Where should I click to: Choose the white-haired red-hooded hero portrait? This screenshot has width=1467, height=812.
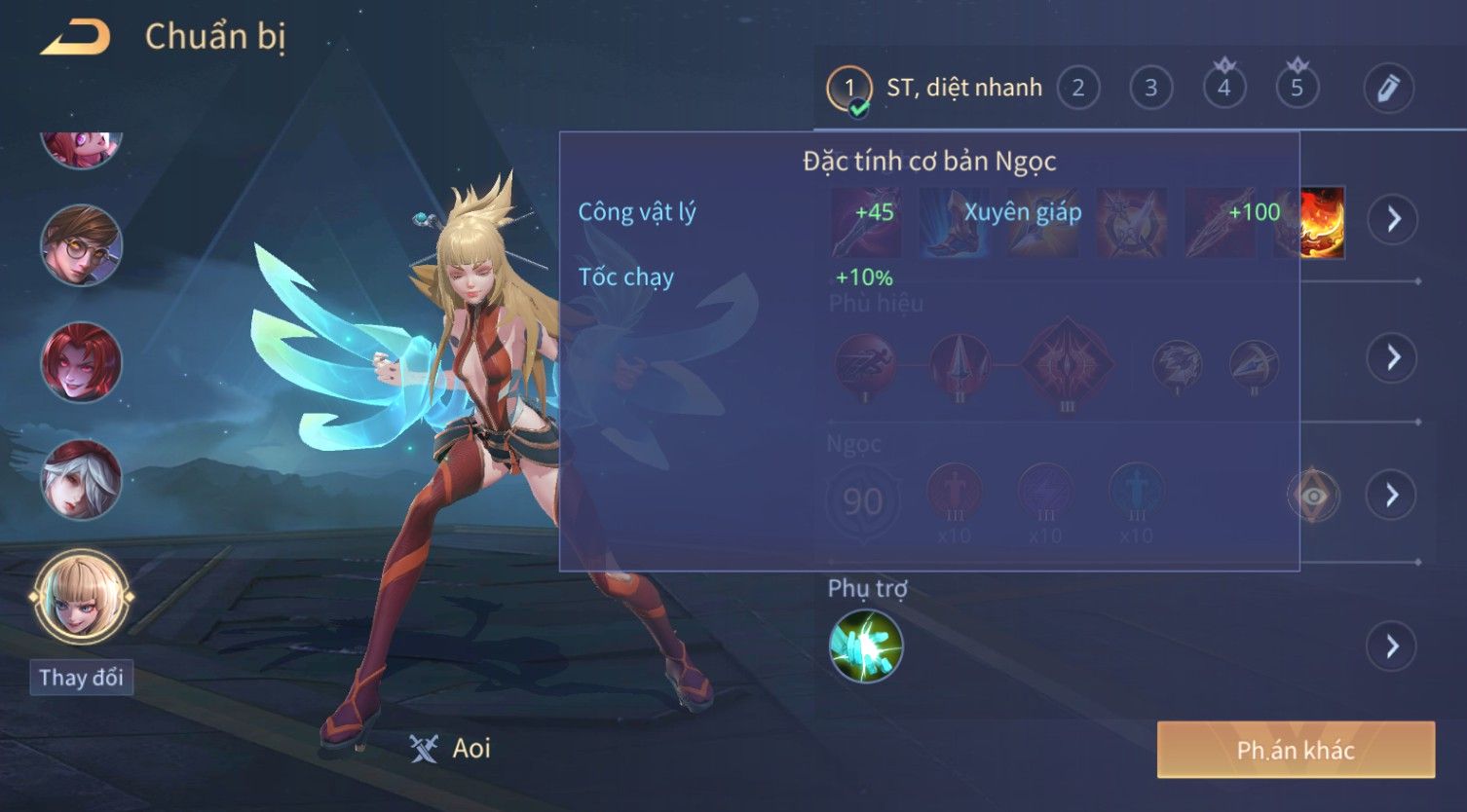tap(81, 479)
